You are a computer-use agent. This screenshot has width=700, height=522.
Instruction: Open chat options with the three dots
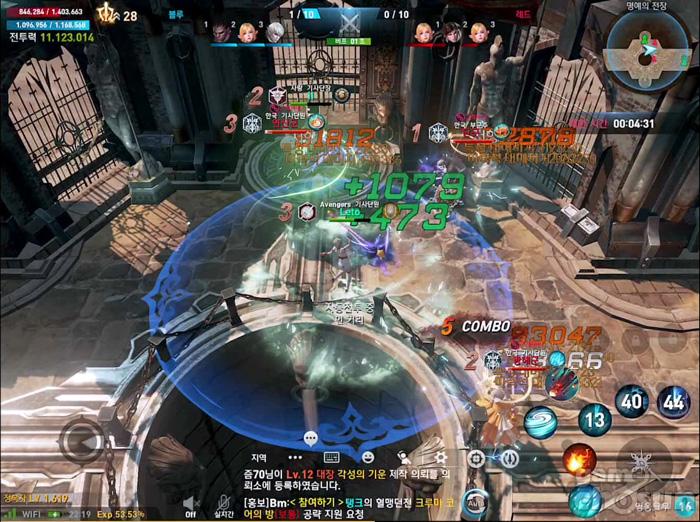click(x=294, y=457)
